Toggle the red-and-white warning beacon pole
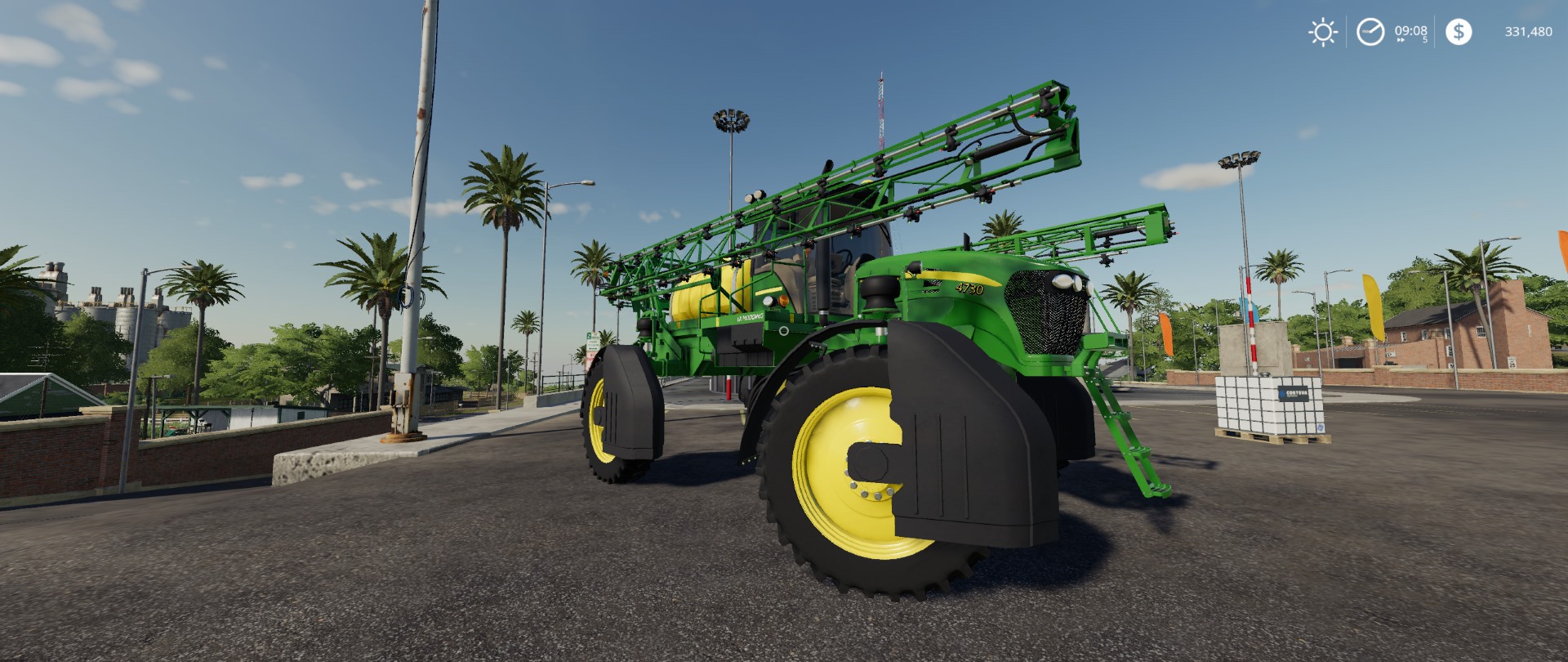 pos(1252,319)
